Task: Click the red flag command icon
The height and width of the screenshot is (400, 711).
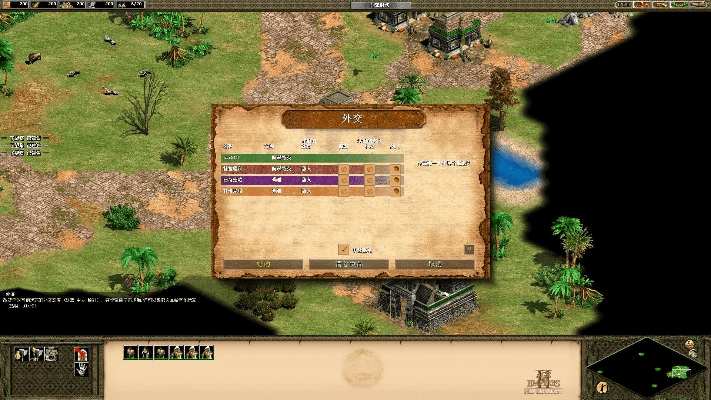Action: 80,353
